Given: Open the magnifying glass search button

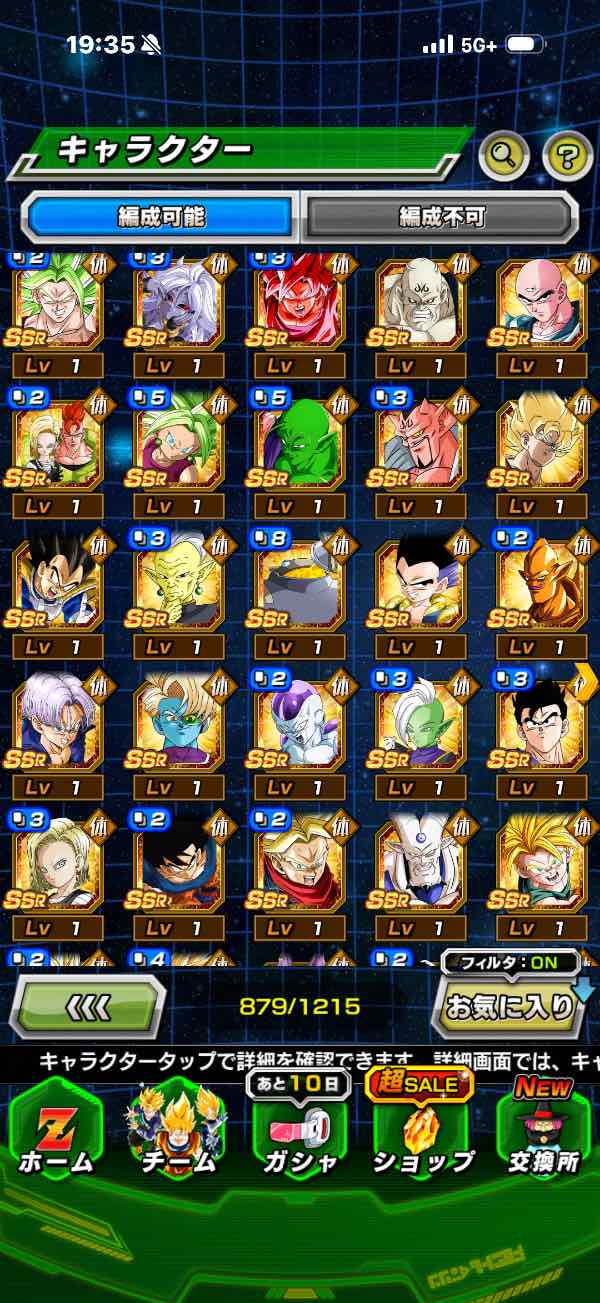Looking at the screenshot, I should [503, 154].
